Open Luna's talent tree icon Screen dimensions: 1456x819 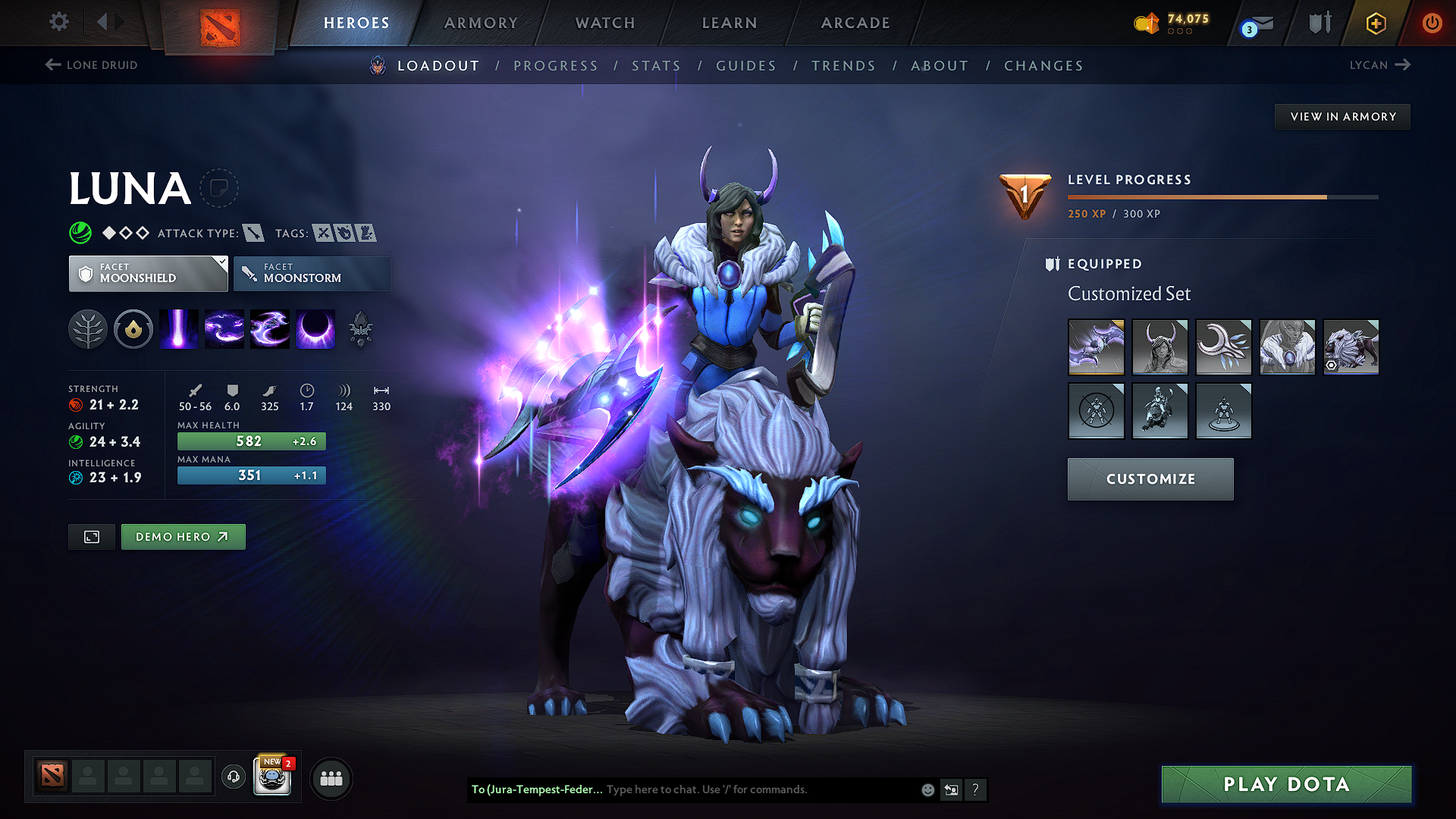88,328
